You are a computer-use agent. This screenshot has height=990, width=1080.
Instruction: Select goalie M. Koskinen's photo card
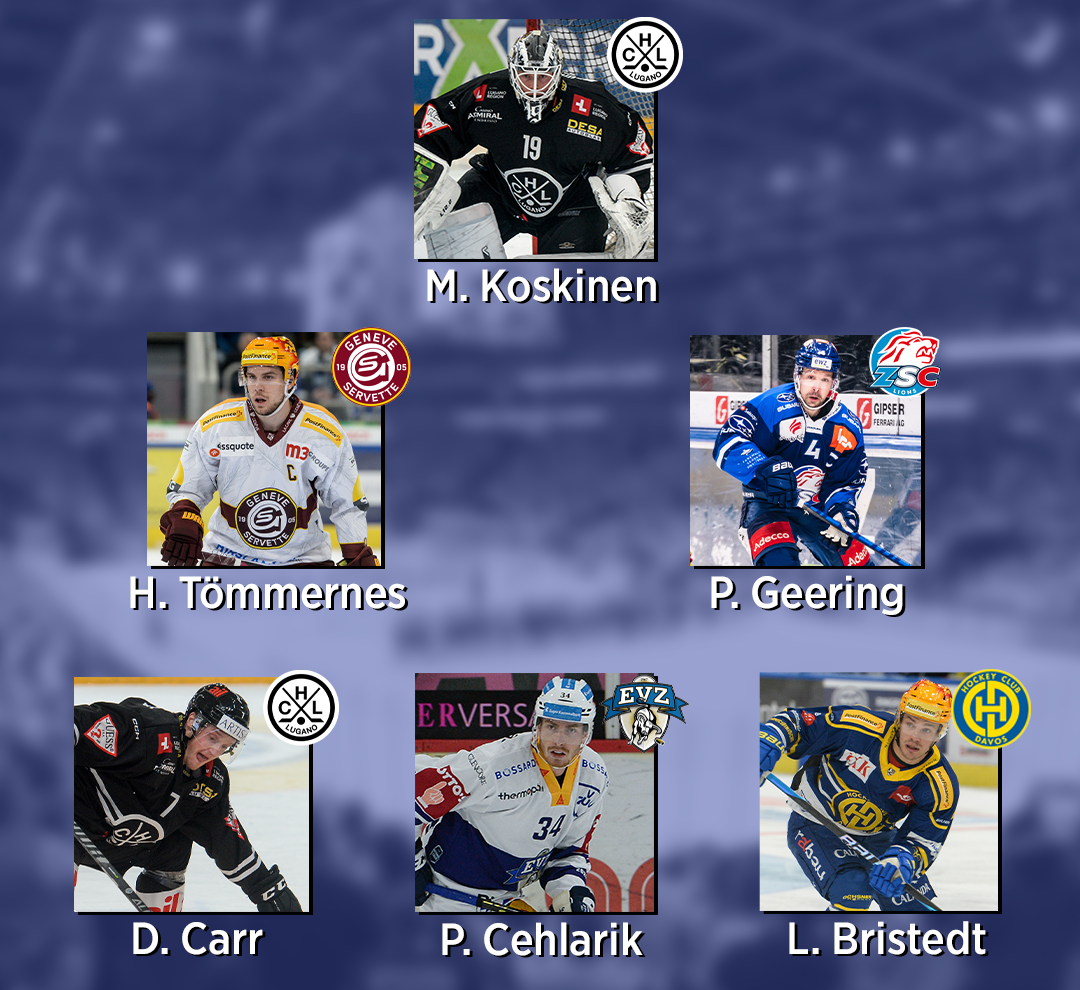coord(533,140)
